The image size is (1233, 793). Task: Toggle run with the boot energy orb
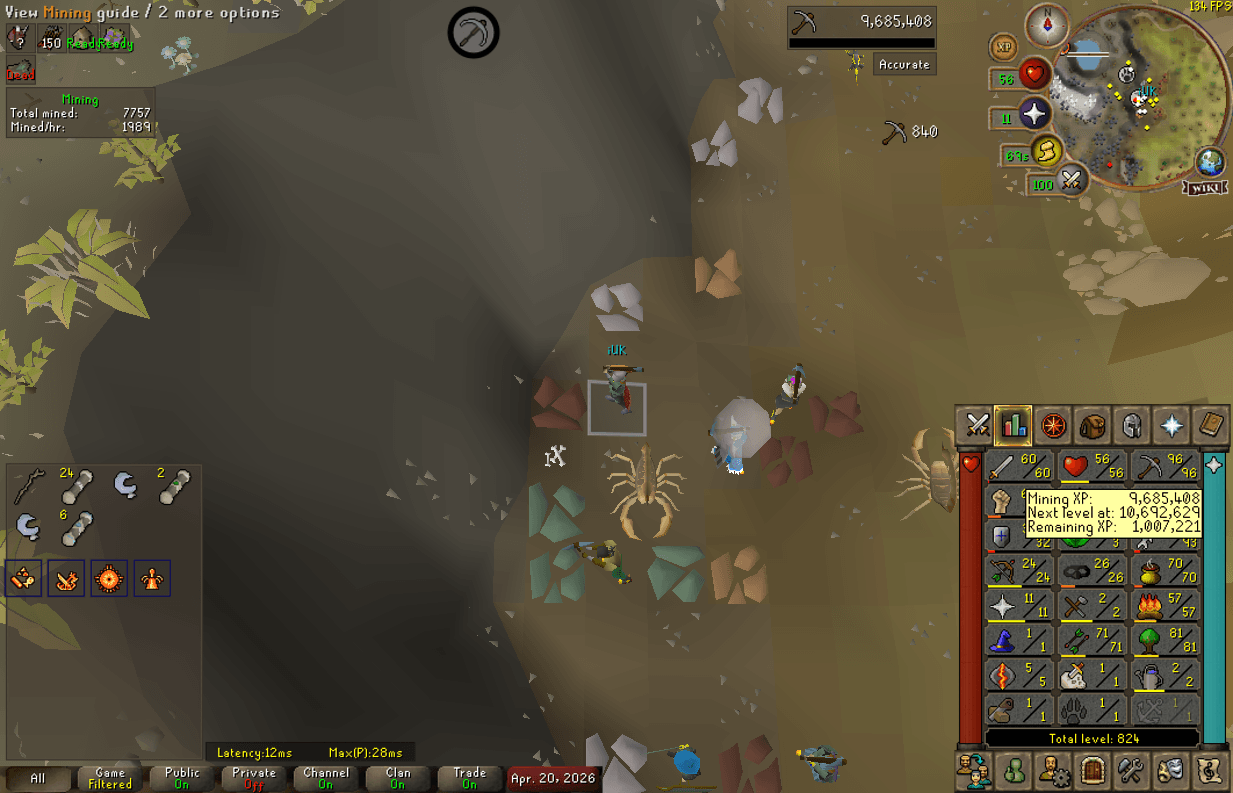coord(1046,152)
